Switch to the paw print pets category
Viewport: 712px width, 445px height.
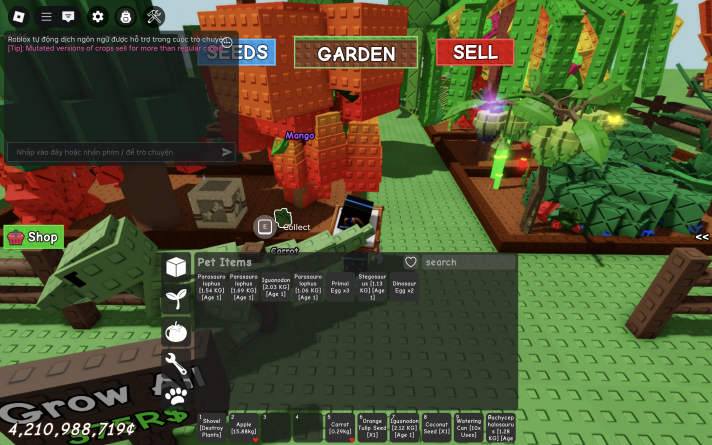tap(176, 394)
